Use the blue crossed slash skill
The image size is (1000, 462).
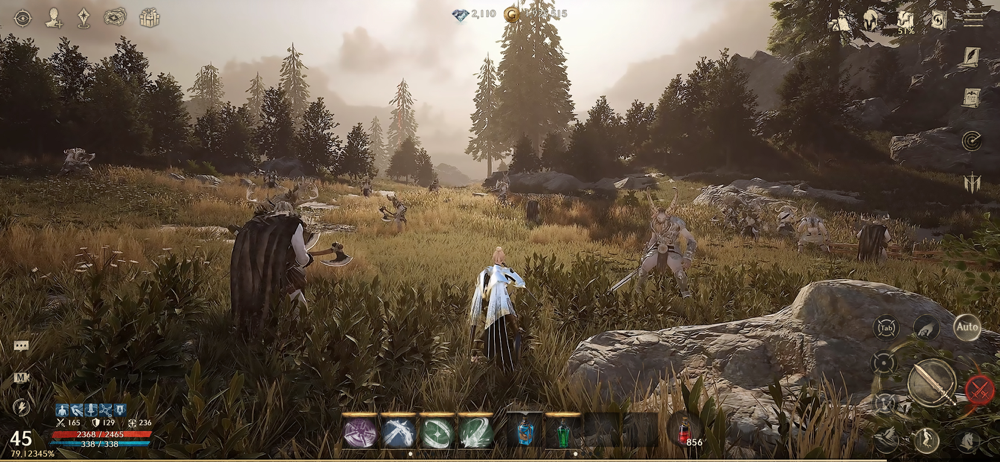coord(399,431)
